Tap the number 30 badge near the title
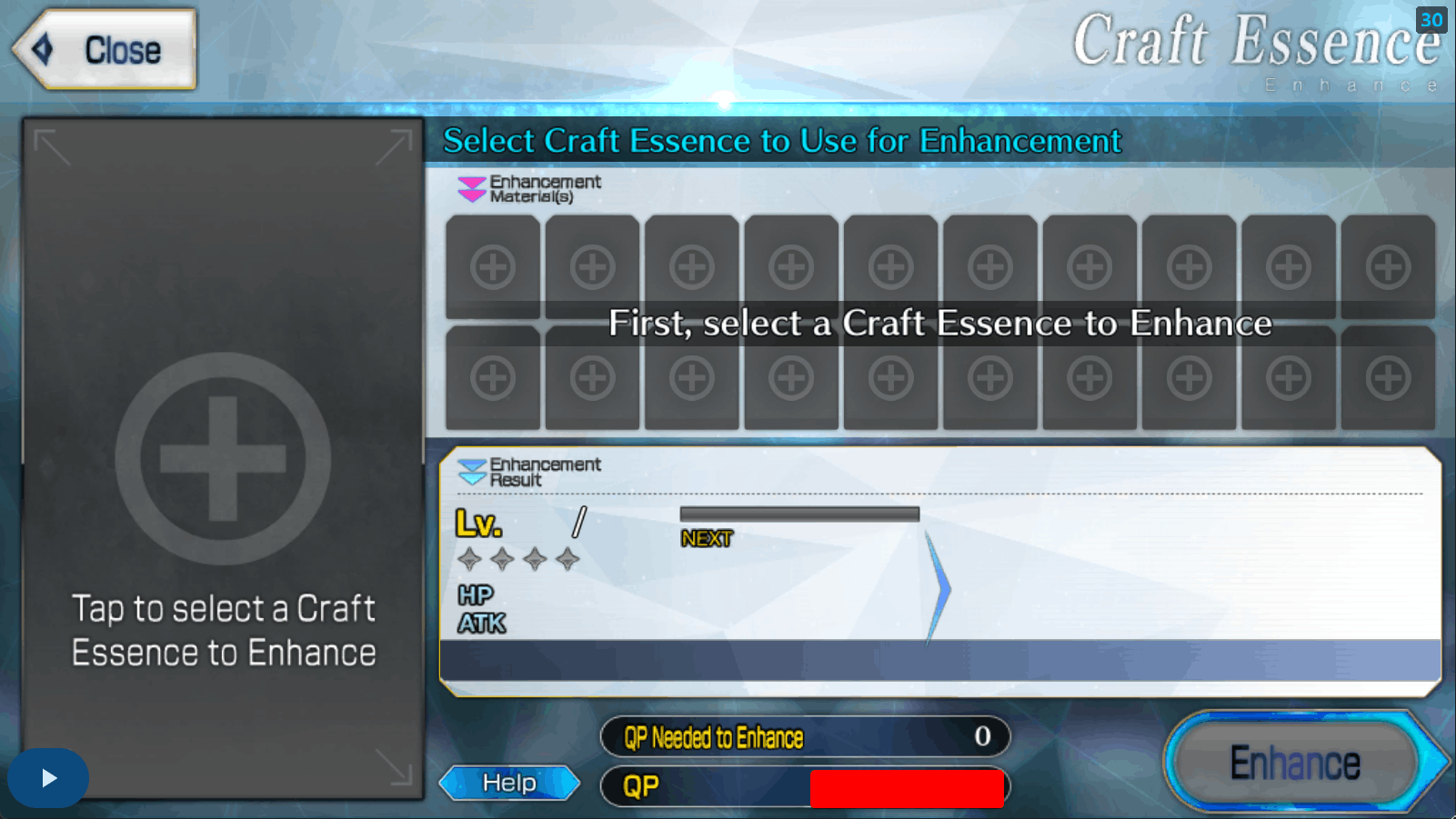This screenshot has height=819, width=1456. (x=1431, y=21)
